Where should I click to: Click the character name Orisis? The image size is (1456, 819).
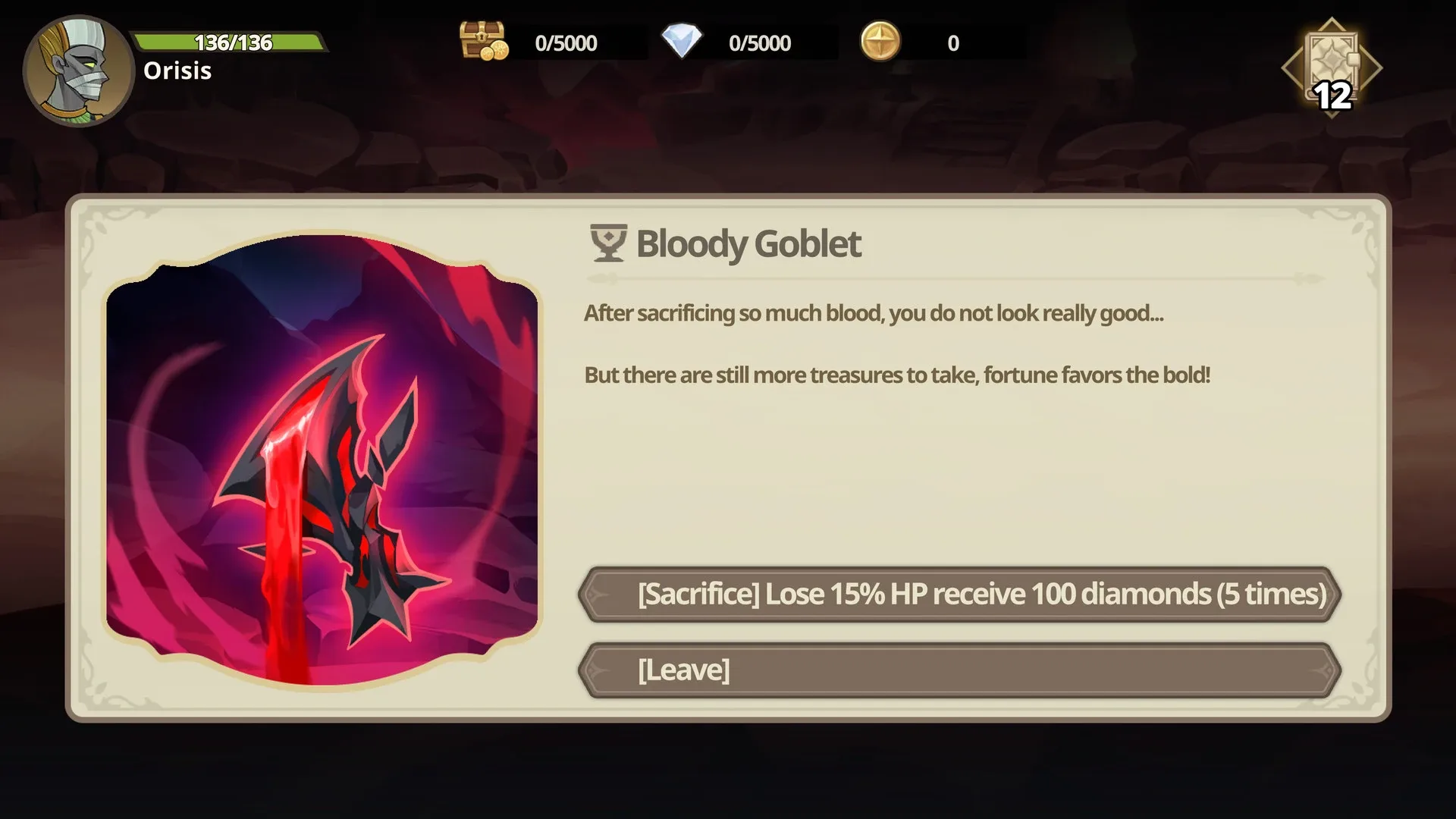click(178, 71)
